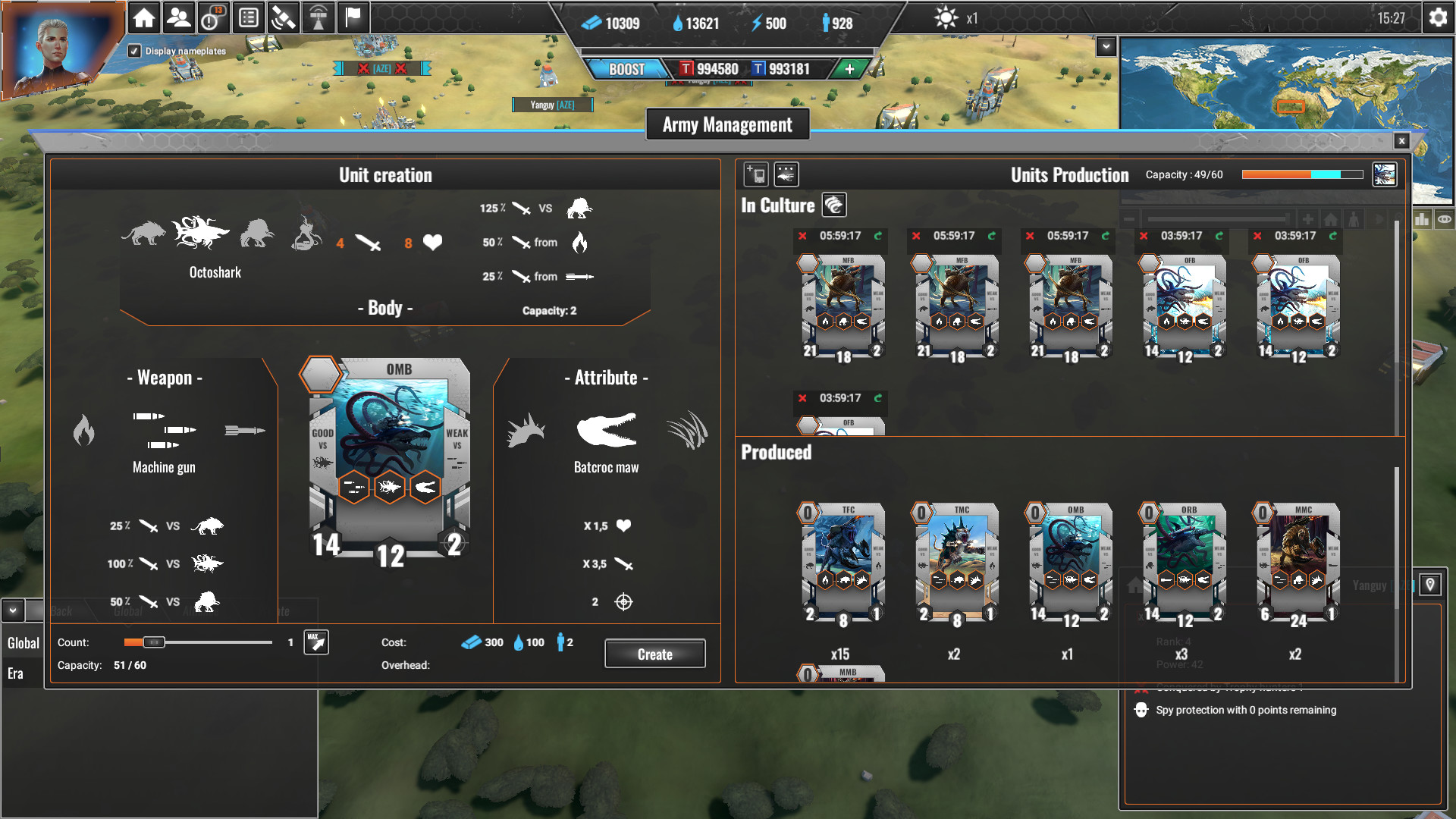Switch to the Era tab

17,672
